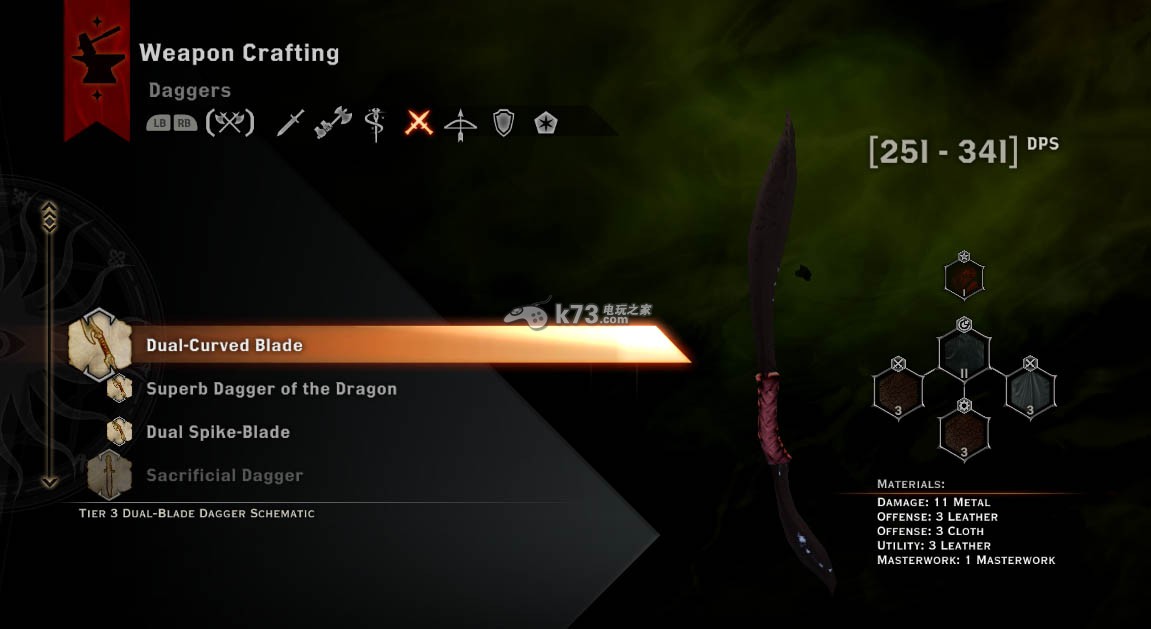Choose the Utility leather material slot
This screenshot has width=1151, height=629.
point(964,432)
